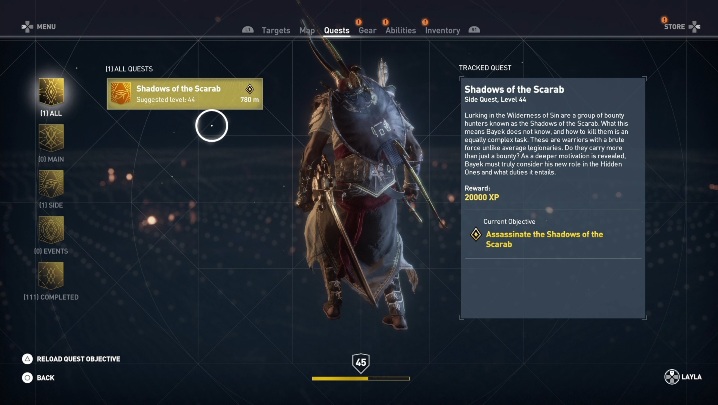The height and width of the screenshot is (405, 718).
Task: Select the Assassinate the Shadows objective
Action: pyautogui.click(x=544, y=239)
